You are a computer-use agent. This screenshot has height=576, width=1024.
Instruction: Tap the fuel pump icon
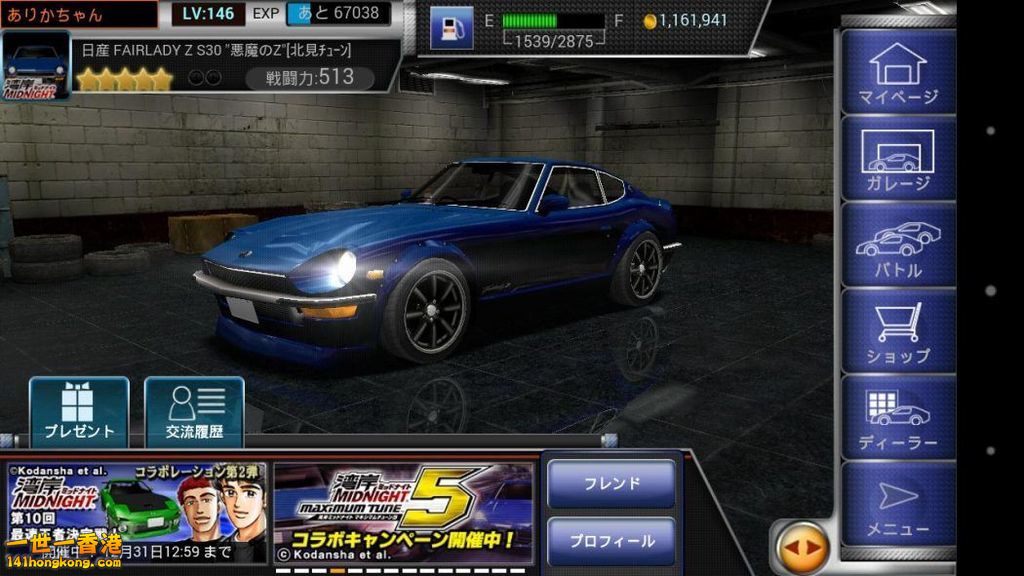(451, 27)
